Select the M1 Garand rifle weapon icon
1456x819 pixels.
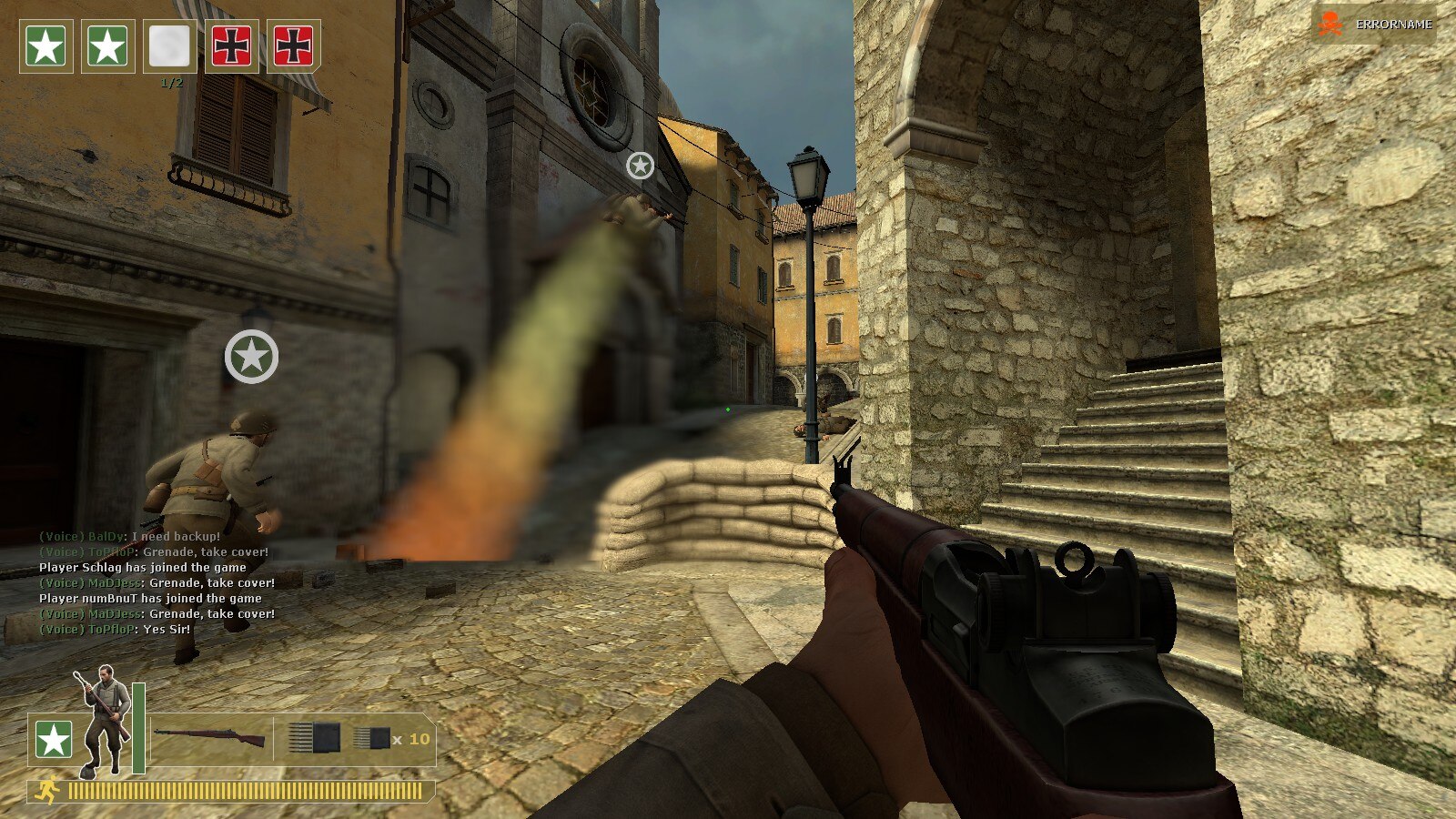210,737
